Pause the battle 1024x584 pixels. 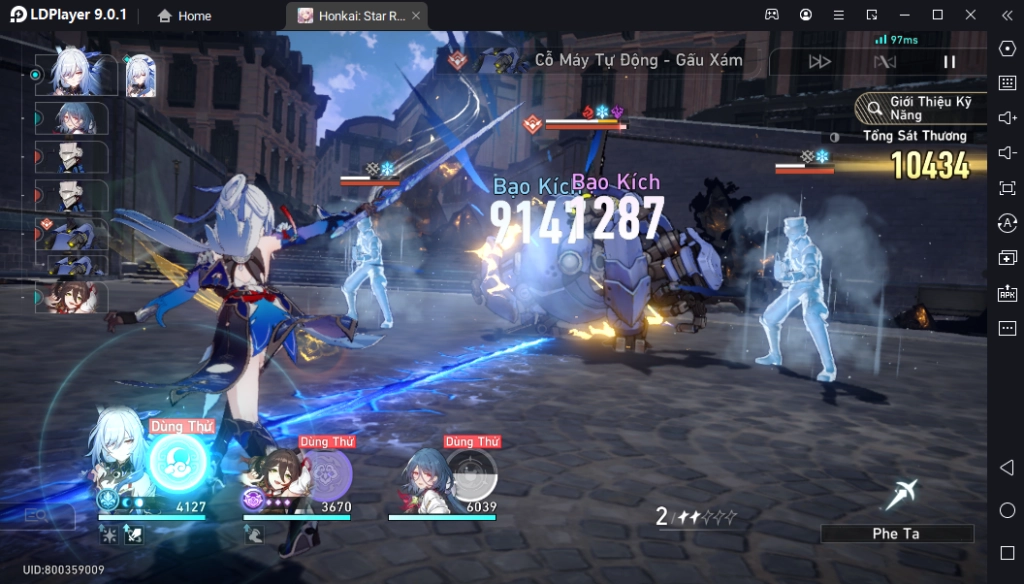click(949, 61)
